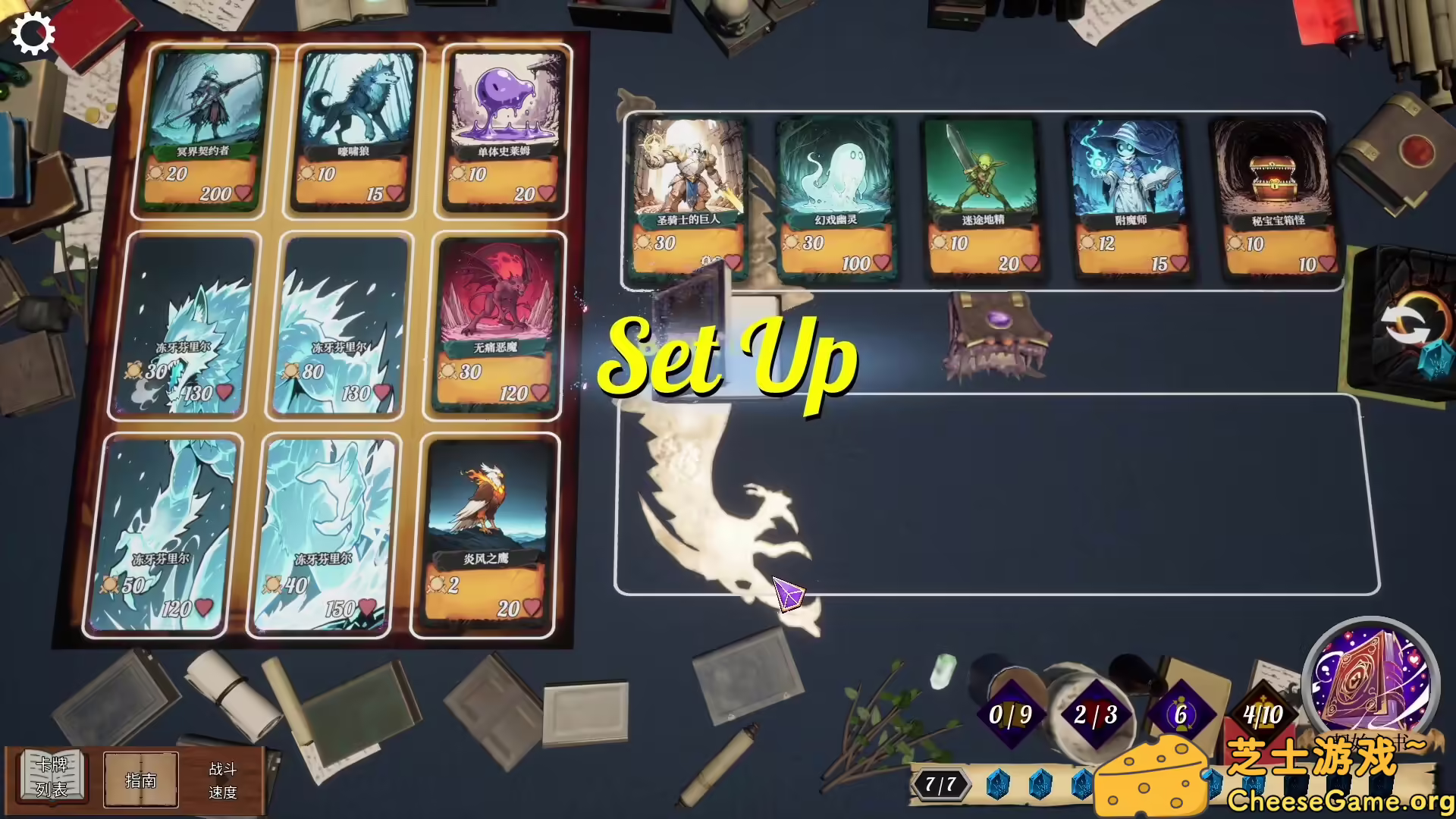Click the 2/3 heart diamond icon
Viewport: 1456px width, 819px height.
pyautogui.click(x=1098, y=713)
